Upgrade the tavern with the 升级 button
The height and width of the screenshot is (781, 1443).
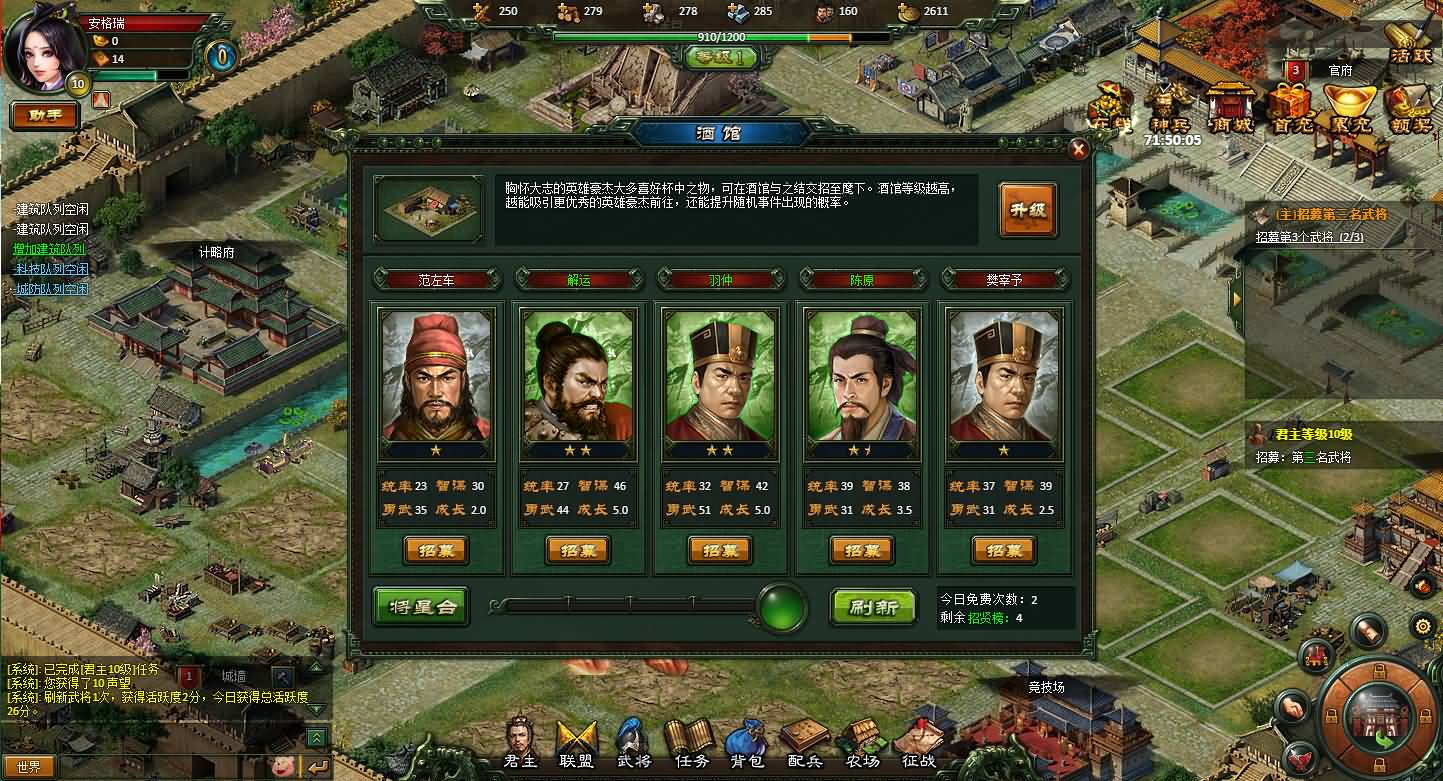coord(1027,210)
